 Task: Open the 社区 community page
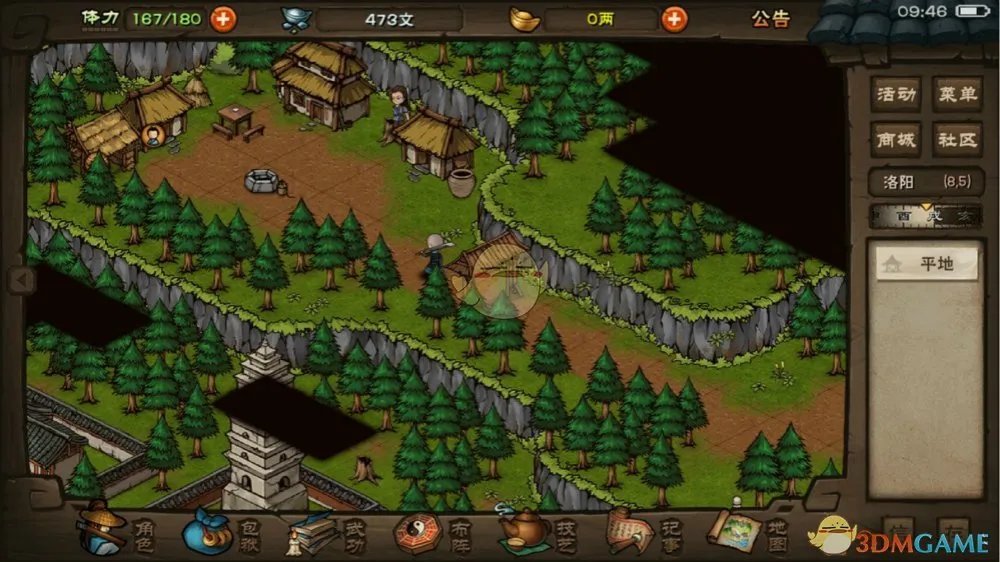click(956, 139)
